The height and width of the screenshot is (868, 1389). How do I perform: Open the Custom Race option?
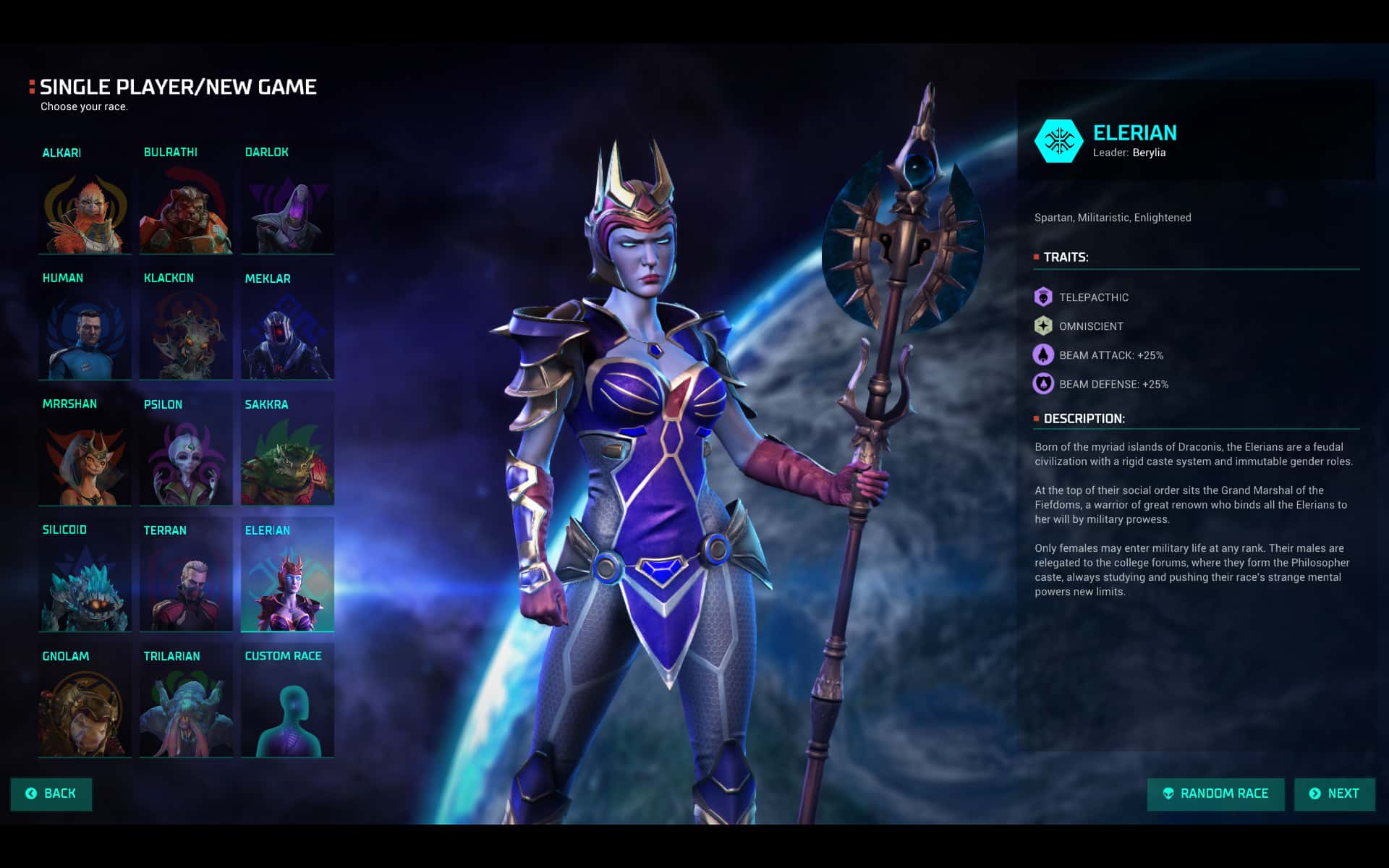(287, 712)
